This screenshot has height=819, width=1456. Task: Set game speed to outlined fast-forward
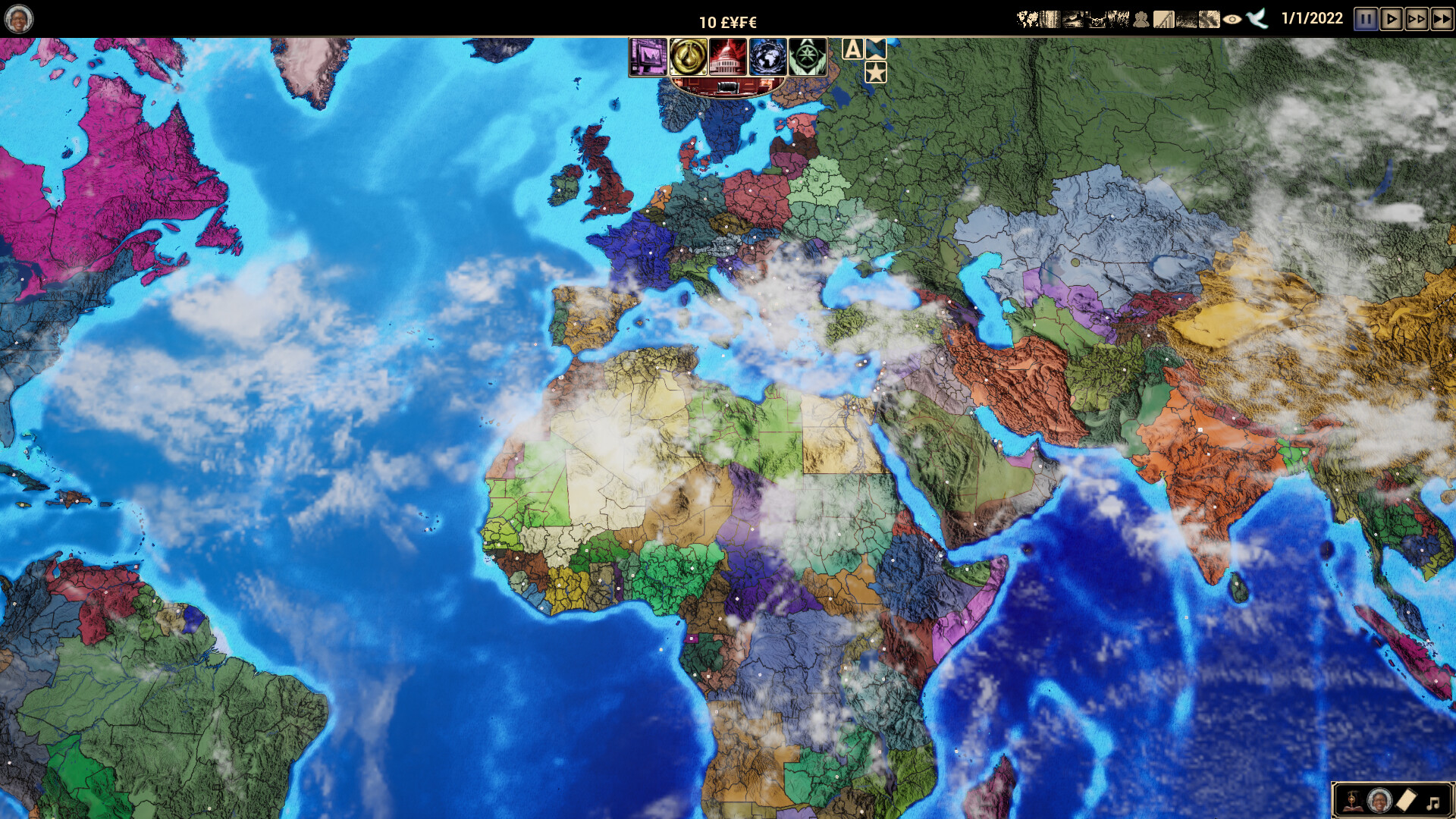pyautogui.click(x=1417, y=19)
